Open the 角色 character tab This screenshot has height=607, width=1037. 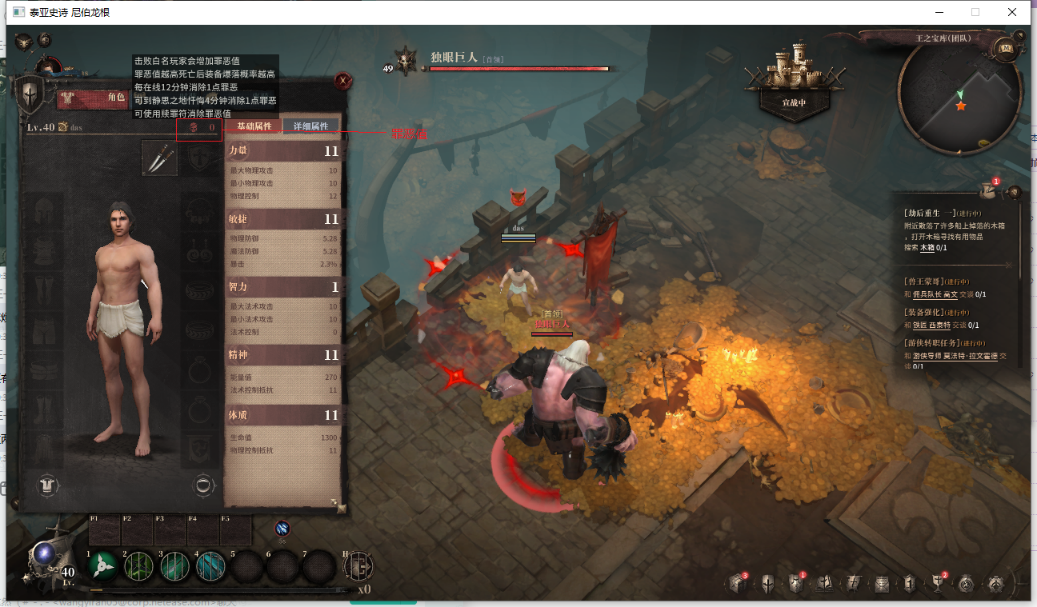coord(115,97)
